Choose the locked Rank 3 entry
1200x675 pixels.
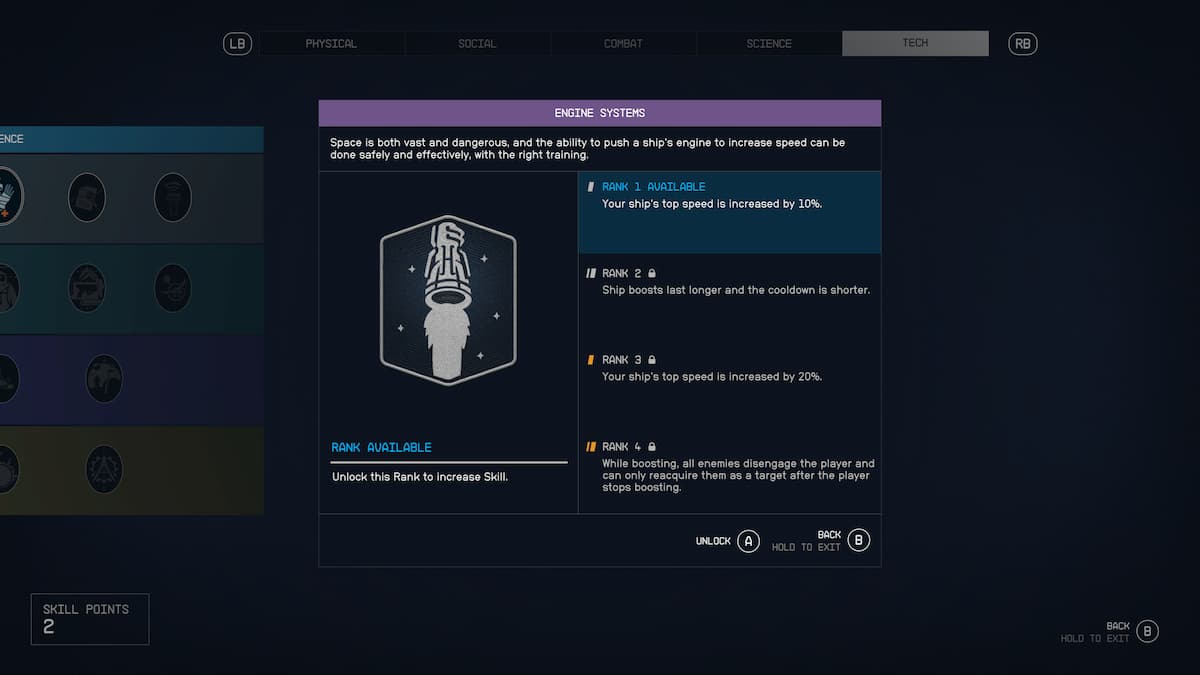click(x=729, y=368)
